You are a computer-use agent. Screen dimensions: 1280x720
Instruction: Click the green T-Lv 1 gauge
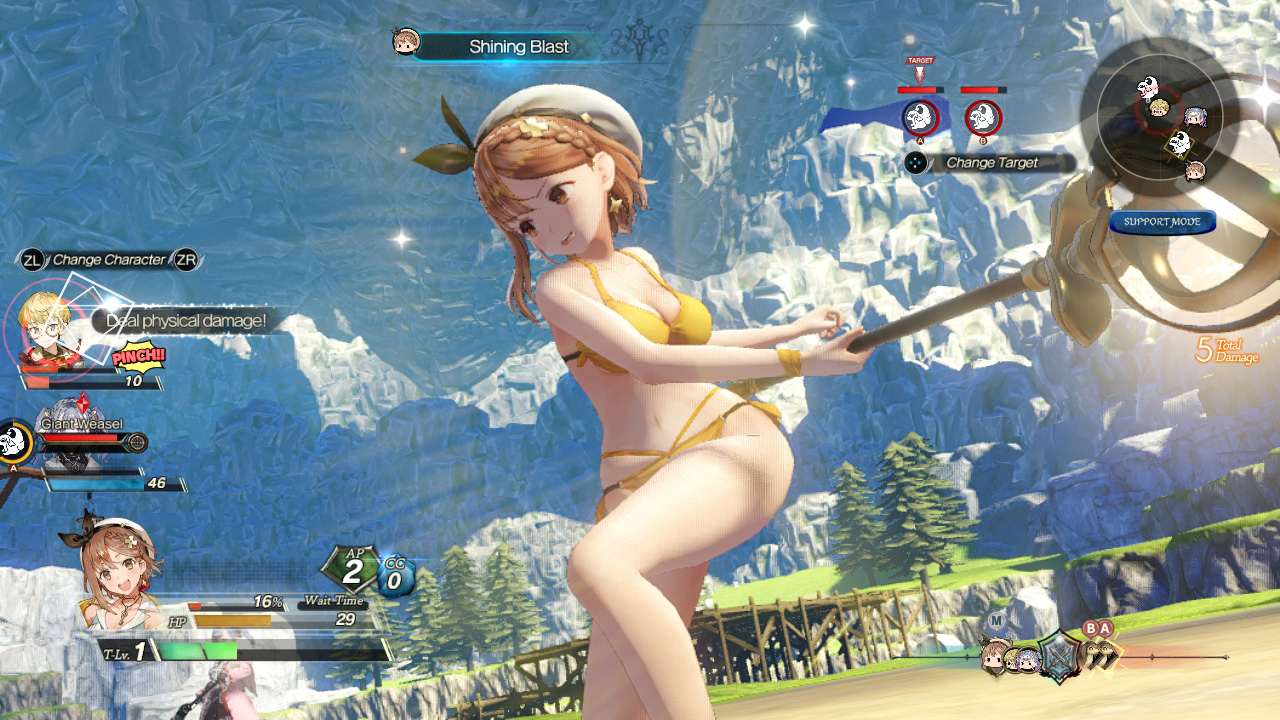click(x=195, y=648)
